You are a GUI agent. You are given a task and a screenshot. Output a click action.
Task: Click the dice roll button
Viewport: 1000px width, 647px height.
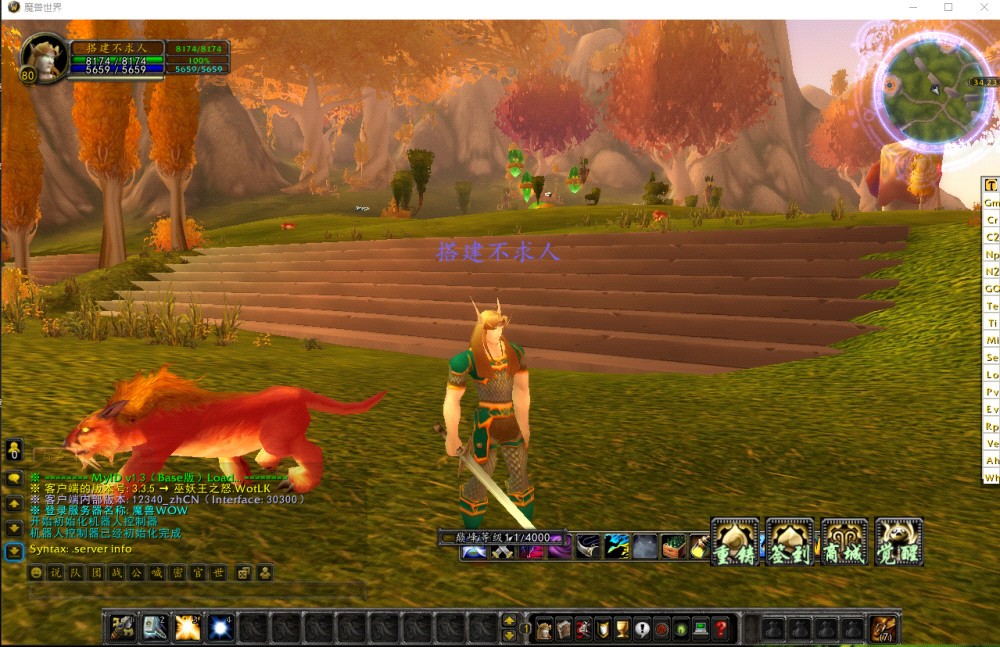[x=243, y=573]
